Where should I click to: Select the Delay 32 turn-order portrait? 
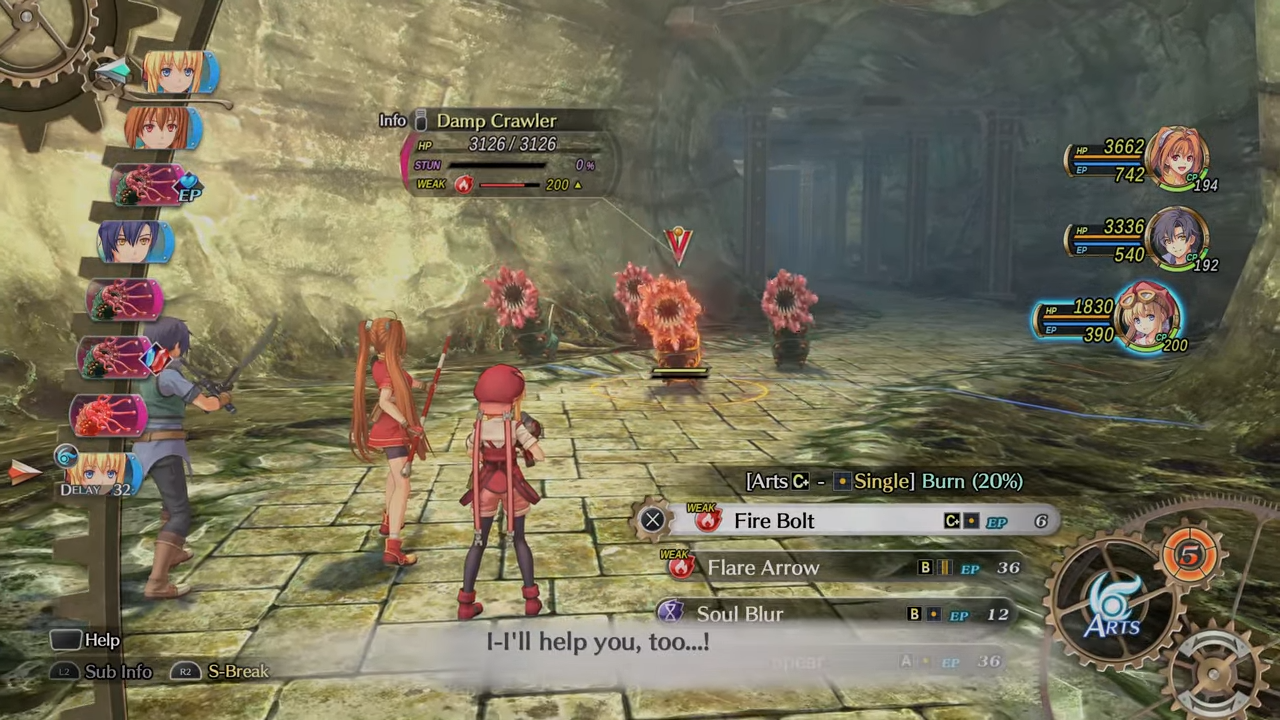[98, 472]
